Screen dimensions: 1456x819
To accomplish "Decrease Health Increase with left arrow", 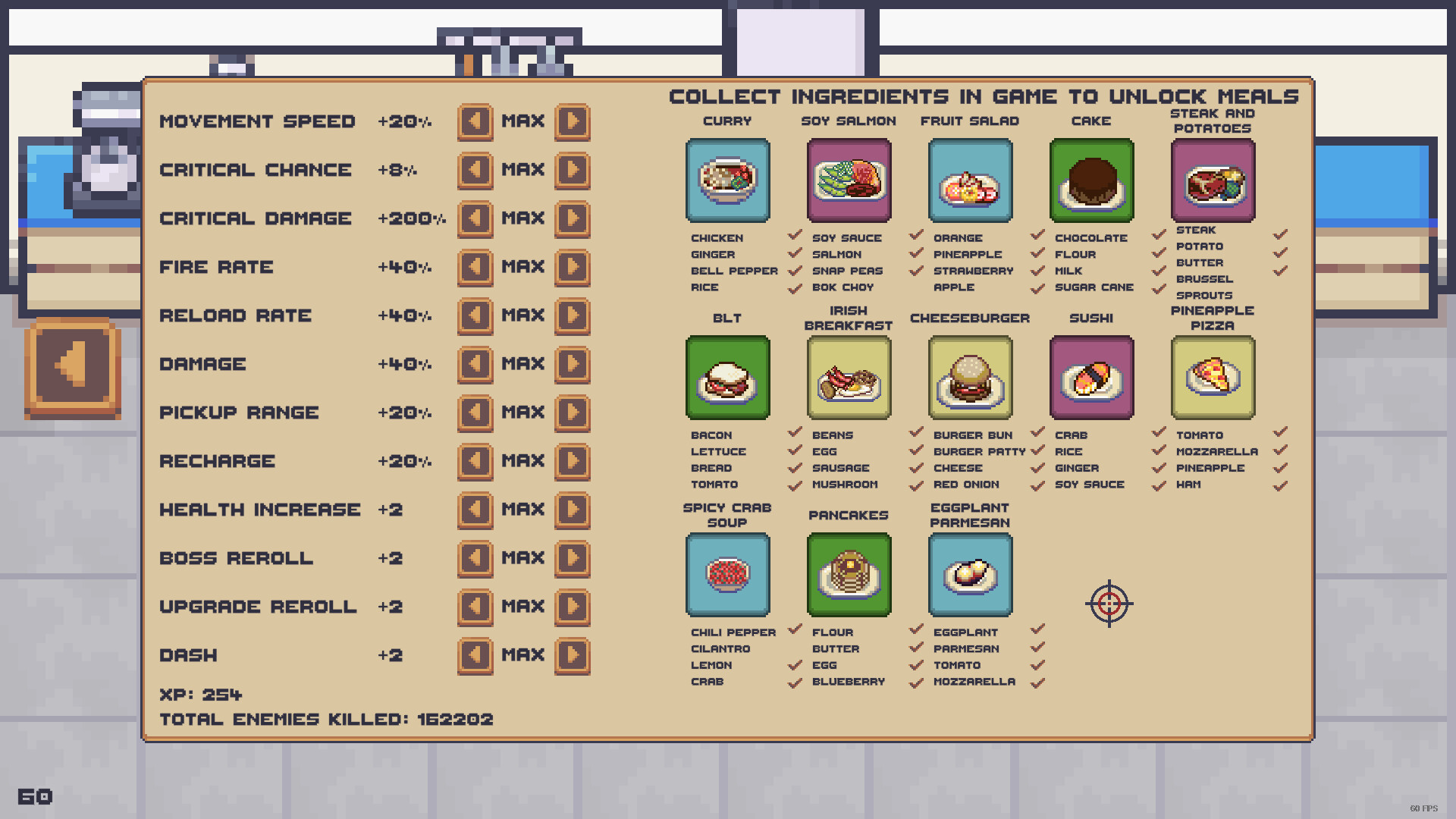I will [x=475, y=510].
